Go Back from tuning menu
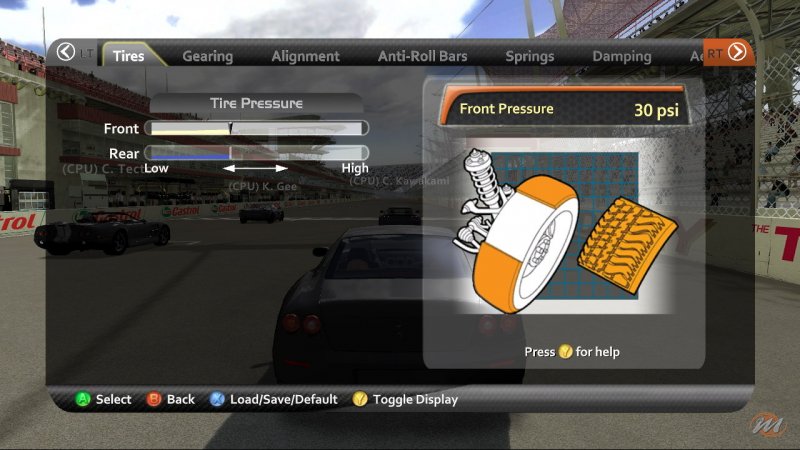 [171, 399]
